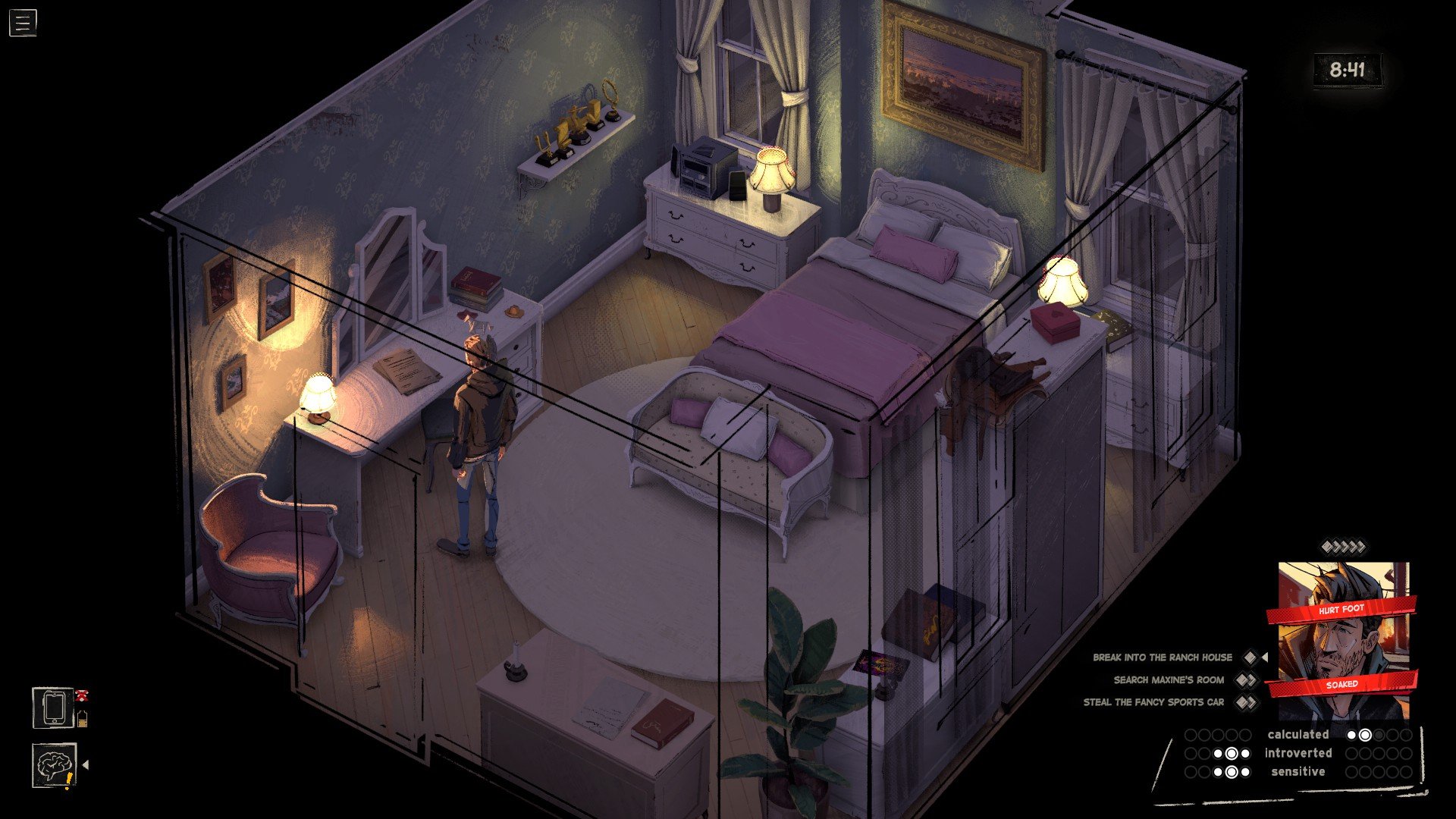Screen dimensions: 1456x819
Task: Open the hamburger menu button
Action: click(x=23, y=23)
